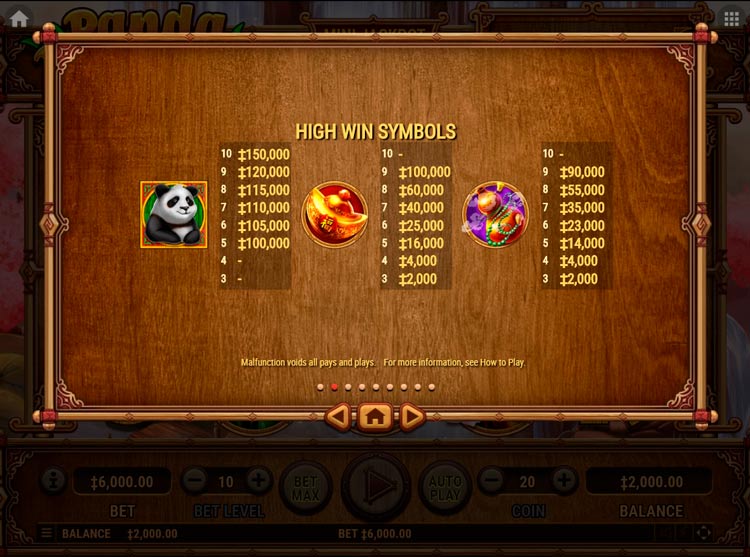
Task: Go to the next paytable page
Action: click(412, 416)
